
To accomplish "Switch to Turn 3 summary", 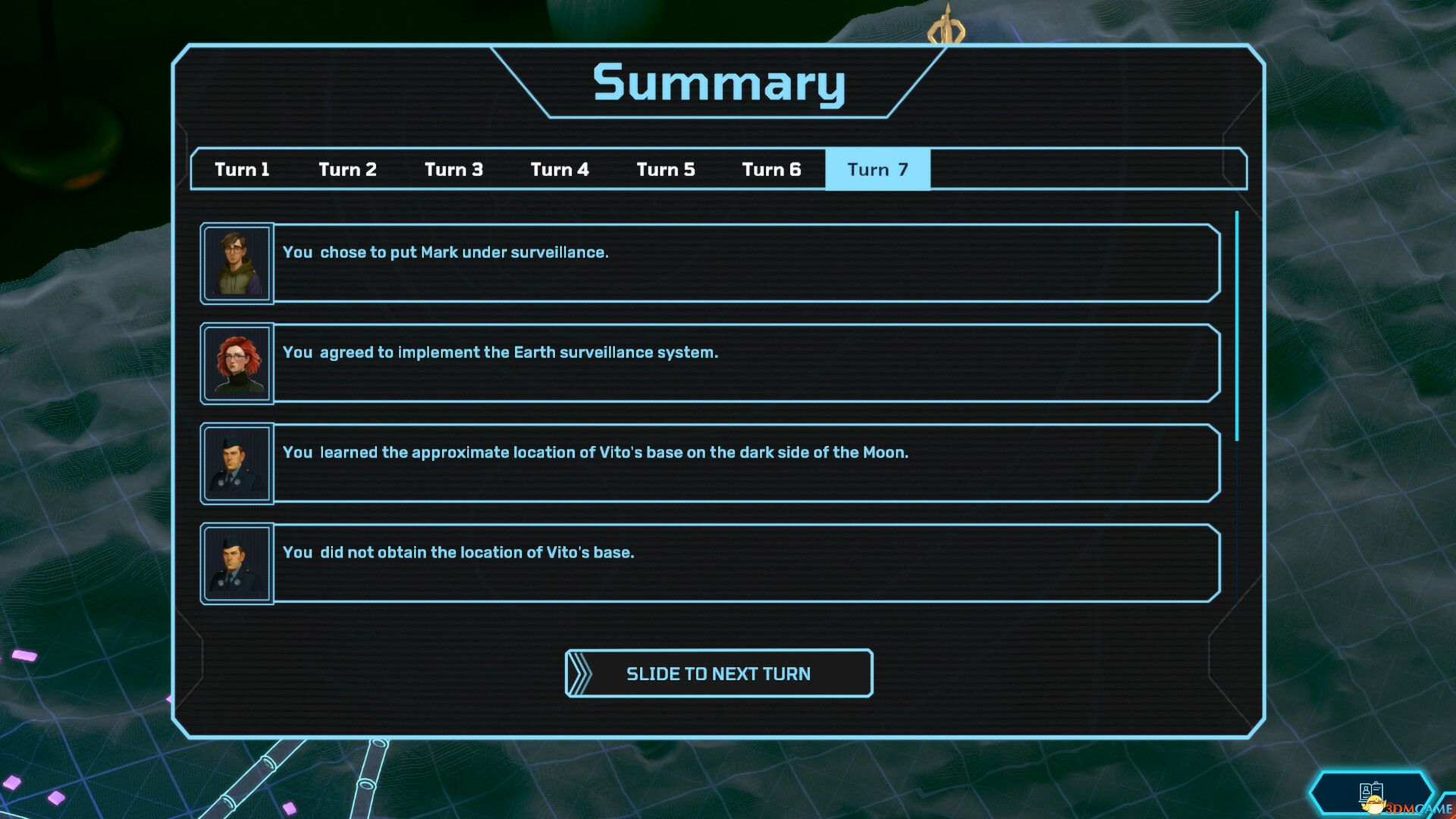I will (453, 169).
